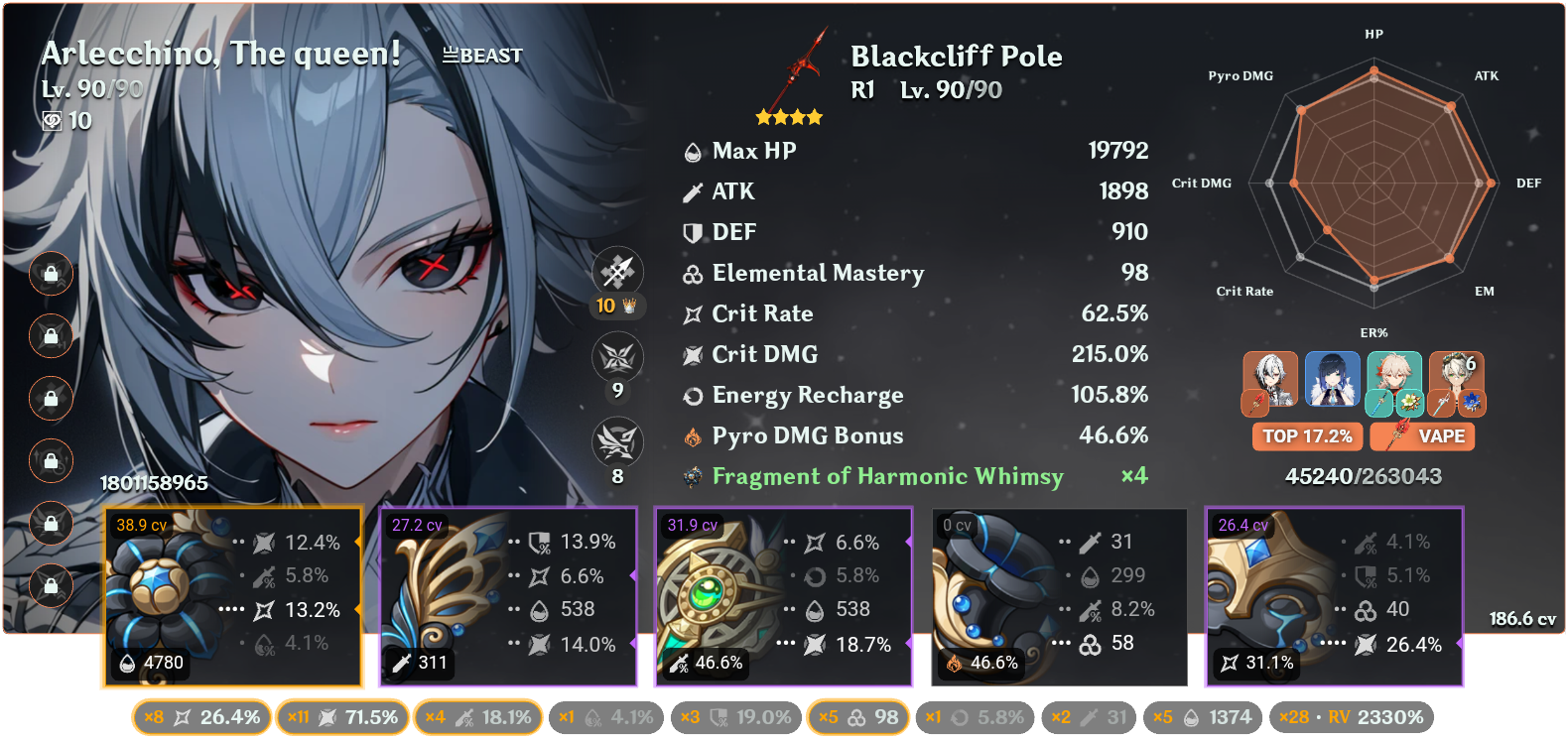
Task: Click the x8 Crit Rate 26.4% stat chip
Action: 200,715
